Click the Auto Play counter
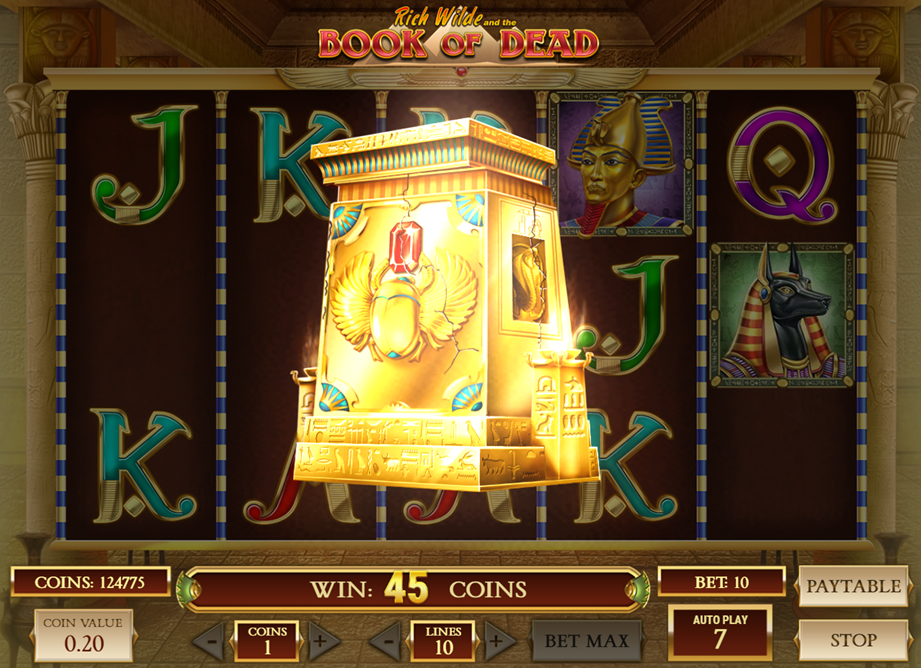 click(720, 632)
